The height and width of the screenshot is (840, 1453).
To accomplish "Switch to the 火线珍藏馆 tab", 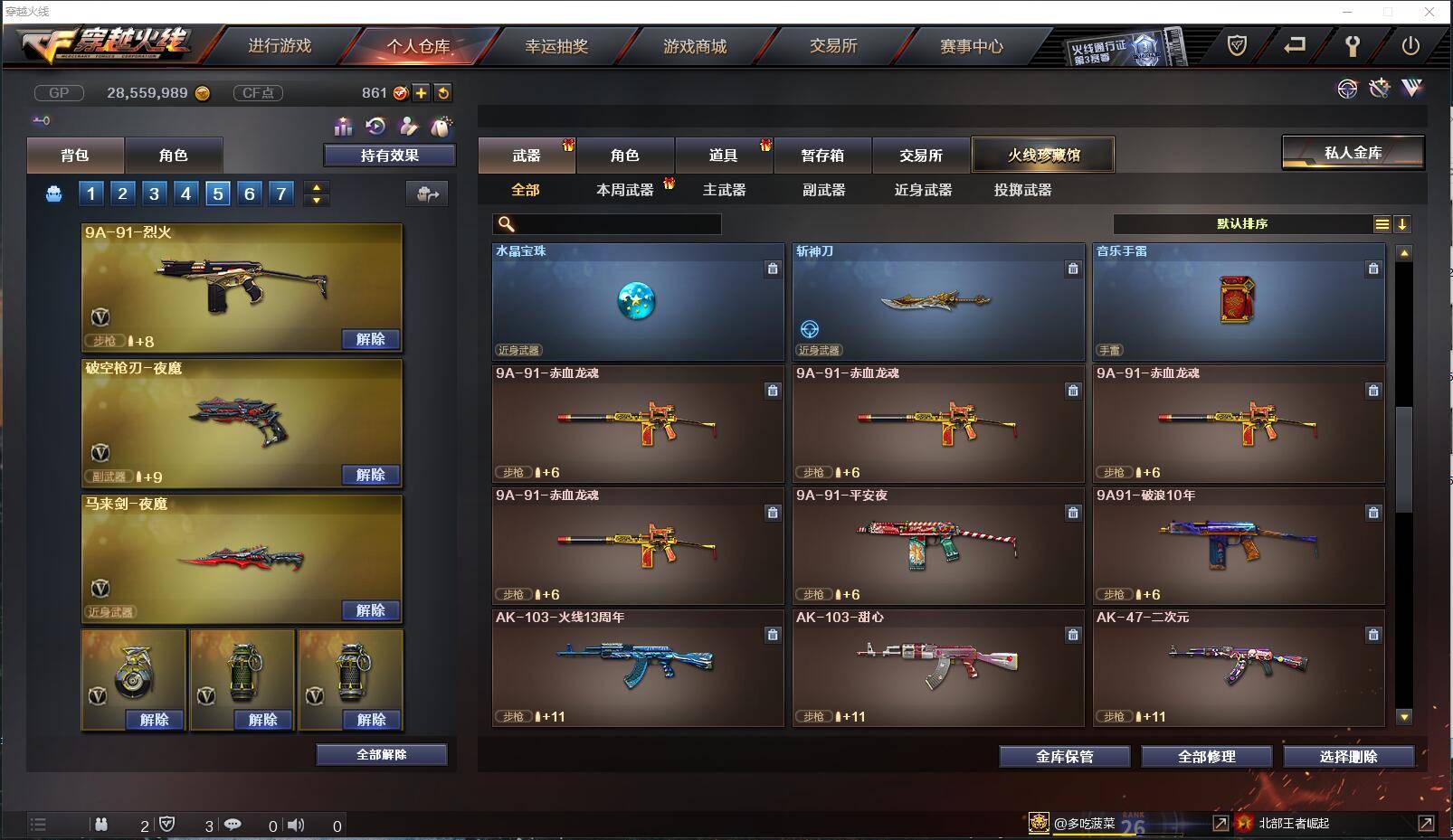I will [1042, 155].
